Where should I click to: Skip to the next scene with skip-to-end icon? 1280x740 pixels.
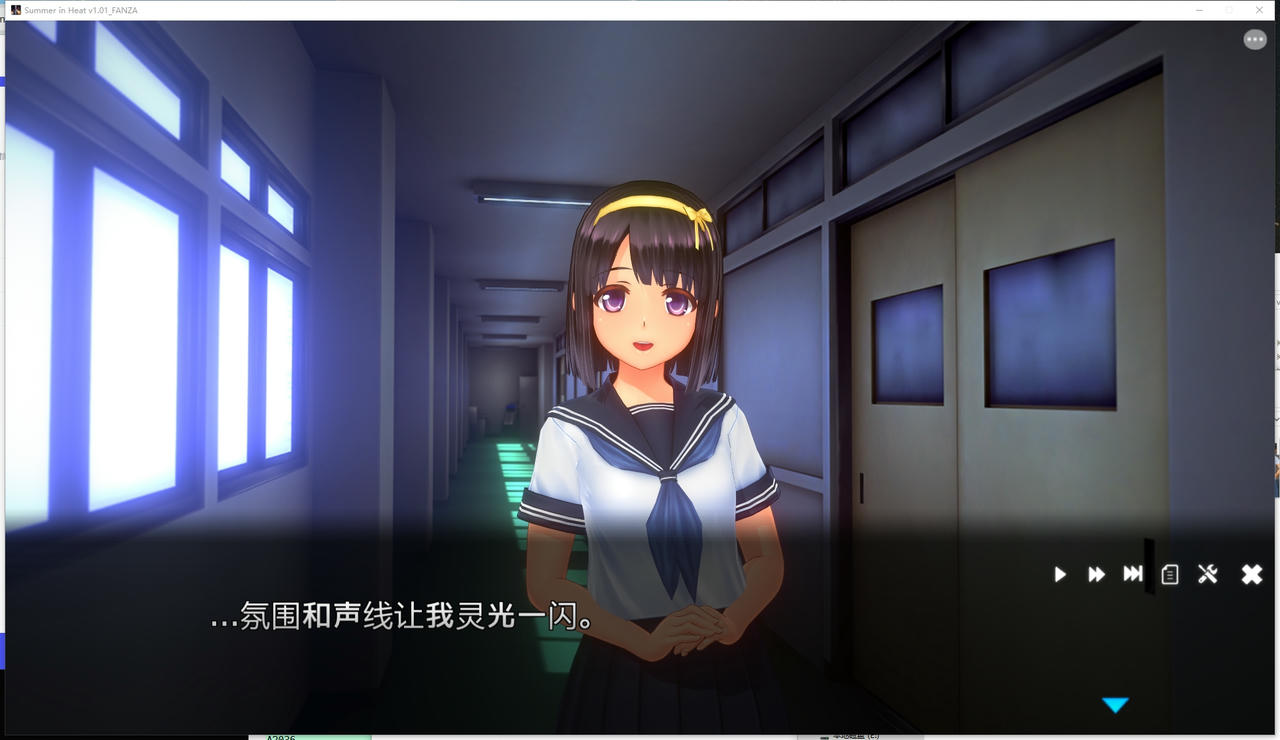coord(1132,574)
